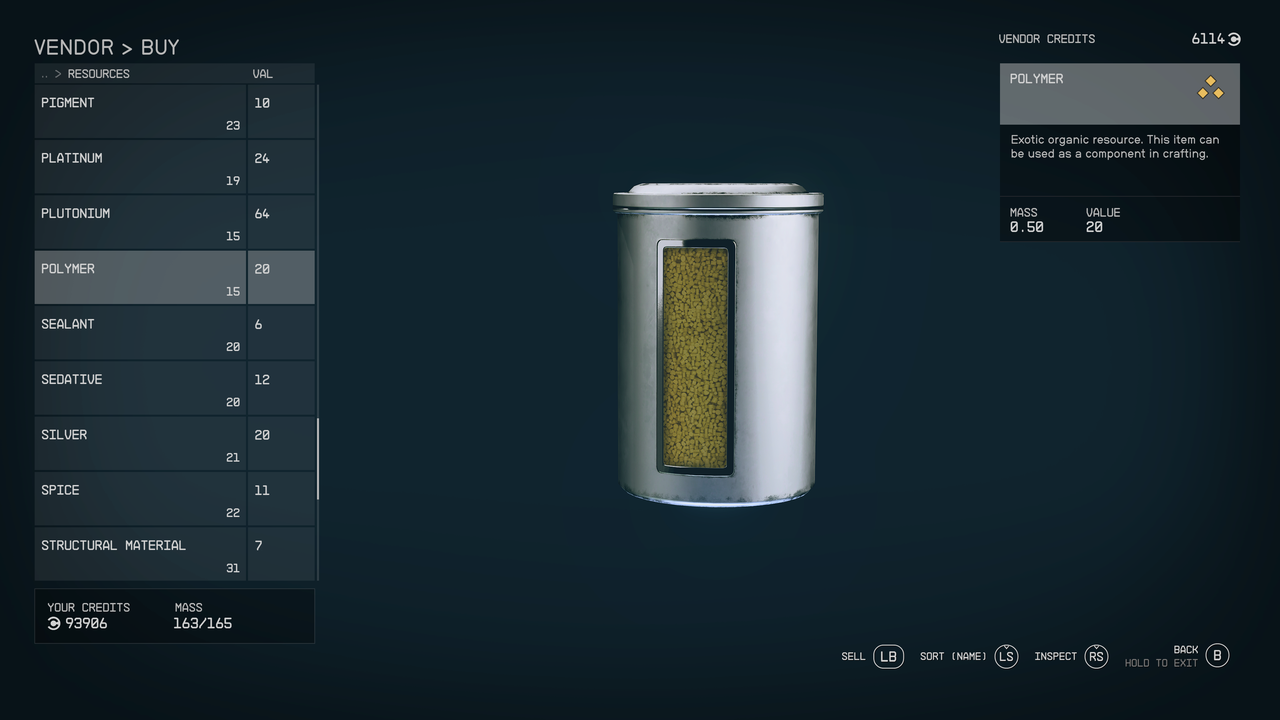This screenshot has width=1280, height=720.
Task: Click the SELL label in the bottom bar
Action: 853,656
